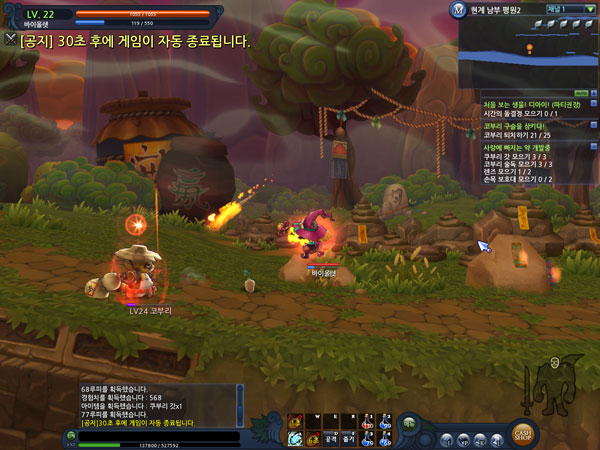The image size is (600, 450).
Task: Click the round blue M map button
Action: click(x=468, y=10)
